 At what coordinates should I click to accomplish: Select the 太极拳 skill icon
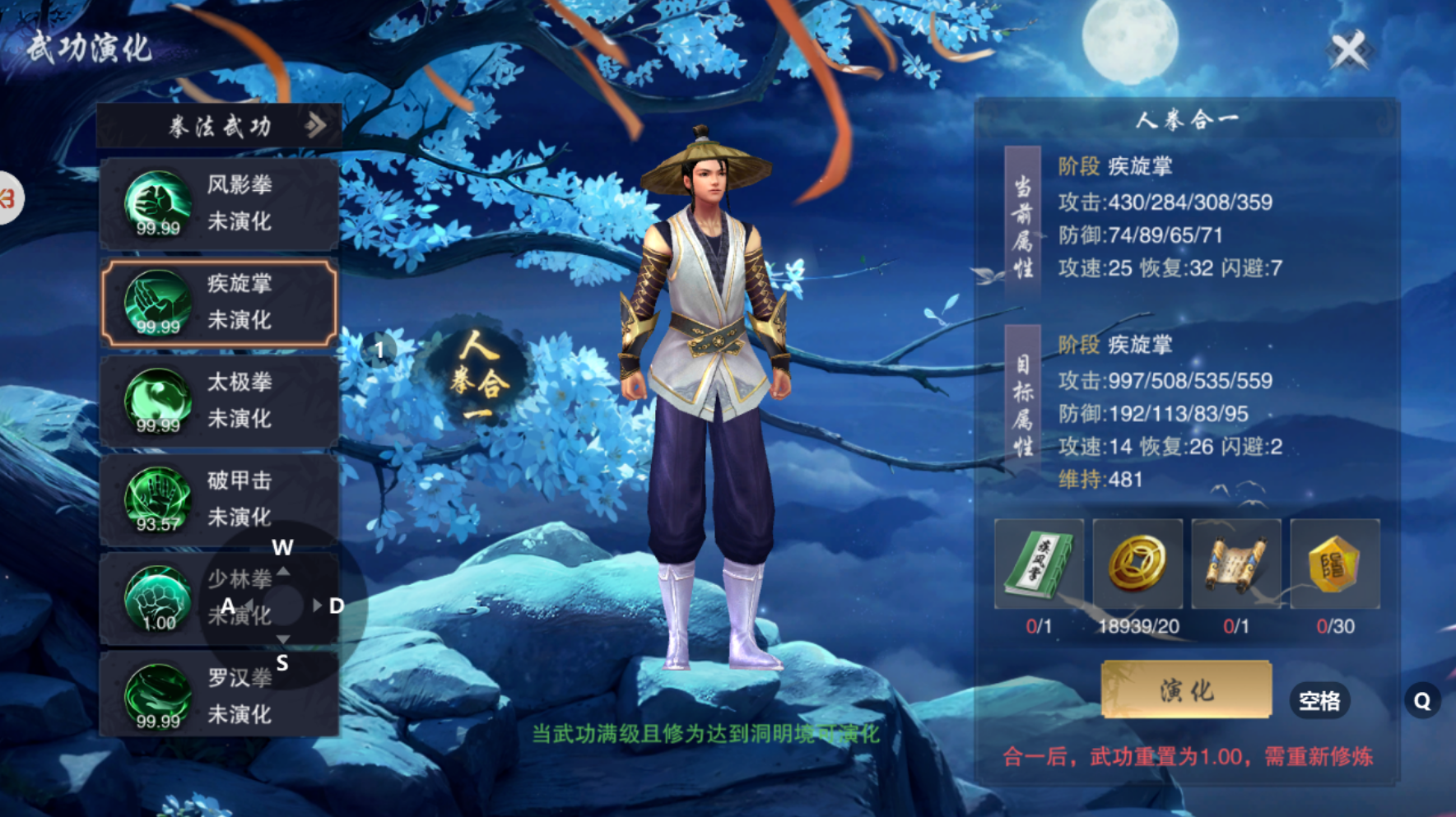156,402
